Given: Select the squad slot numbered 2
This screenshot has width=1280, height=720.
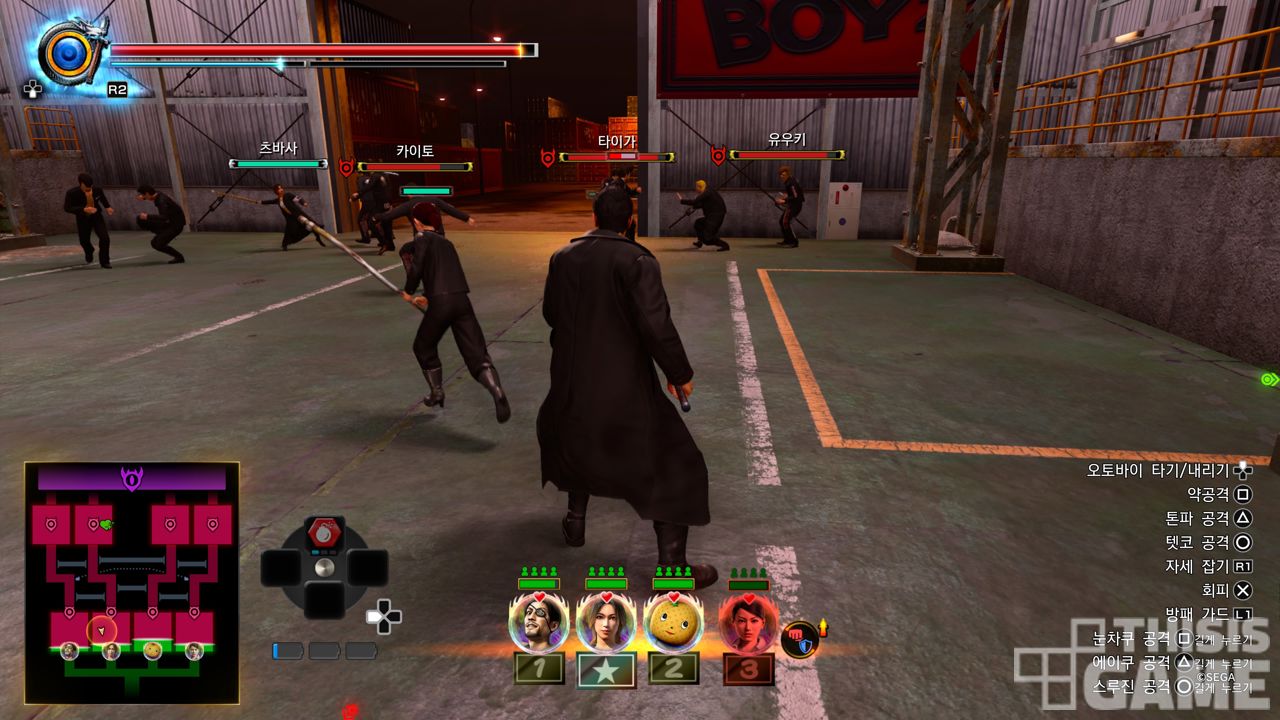Looking at the screenshot, I should coord(673,668).
